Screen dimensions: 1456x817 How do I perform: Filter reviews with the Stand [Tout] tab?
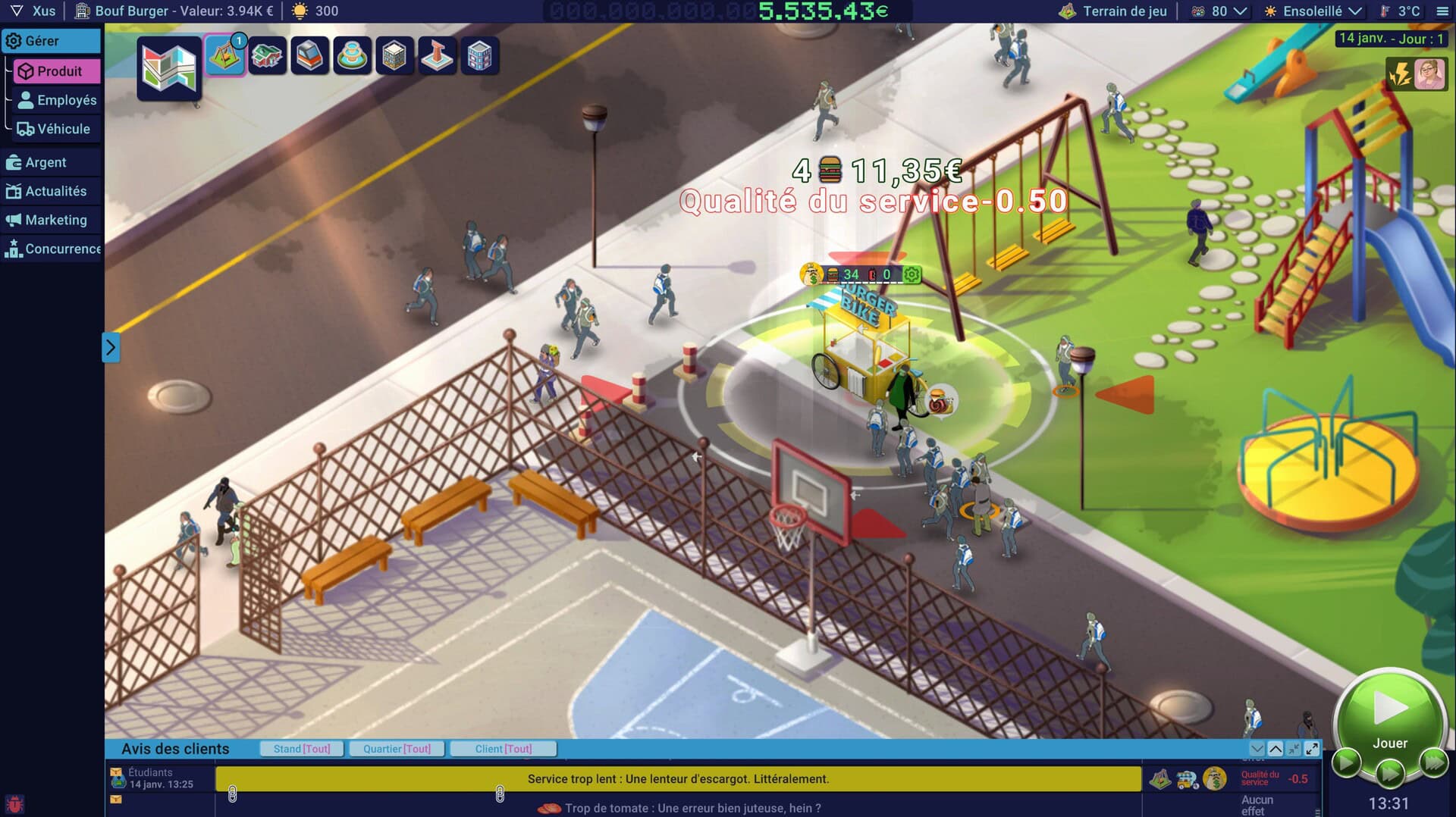pyautogui.click(x=302, y=749)
